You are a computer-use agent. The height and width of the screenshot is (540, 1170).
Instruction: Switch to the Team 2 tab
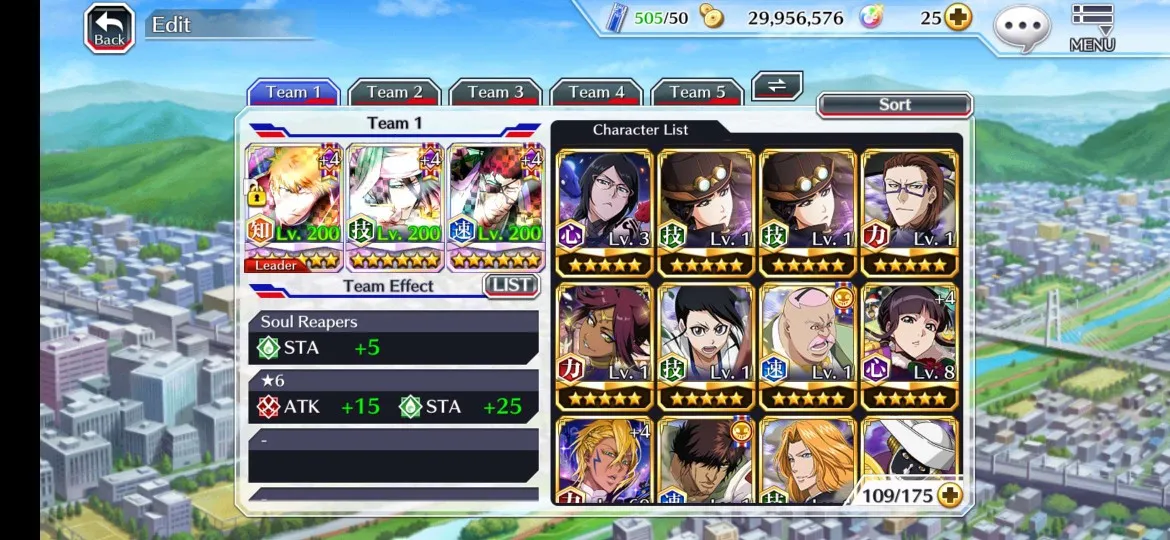[394, 93]
